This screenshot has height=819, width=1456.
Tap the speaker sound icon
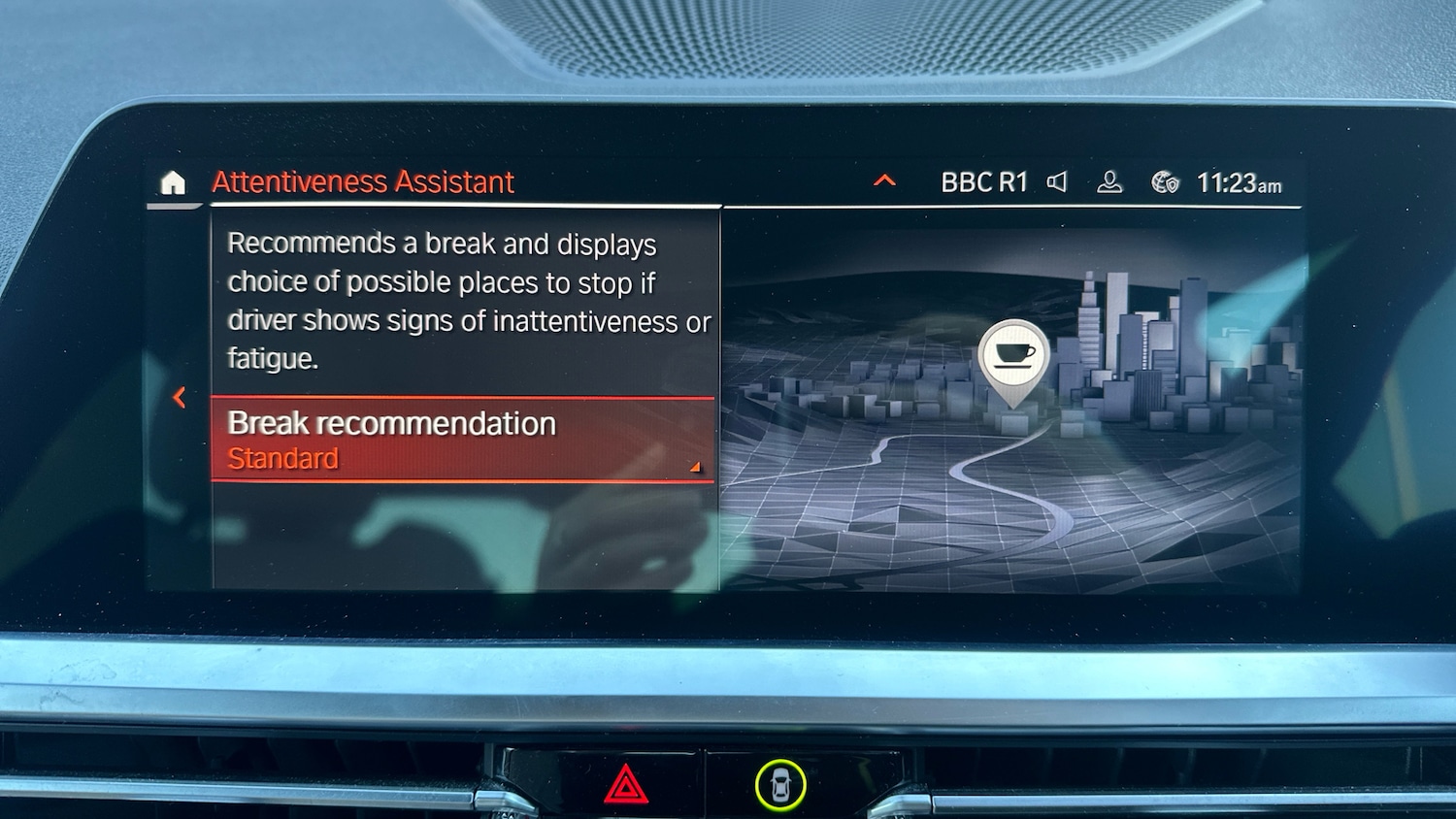click(1057, 182)
